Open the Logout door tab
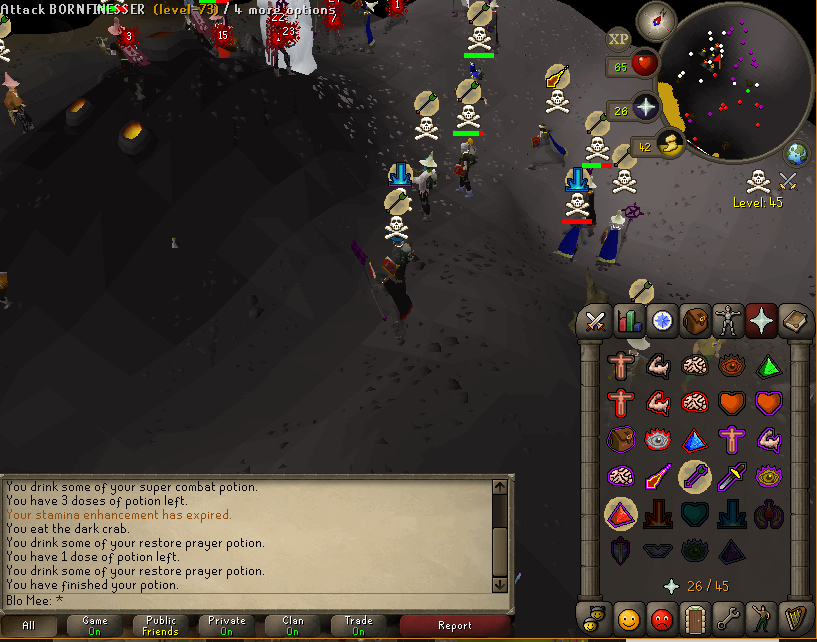 [694, 616]
